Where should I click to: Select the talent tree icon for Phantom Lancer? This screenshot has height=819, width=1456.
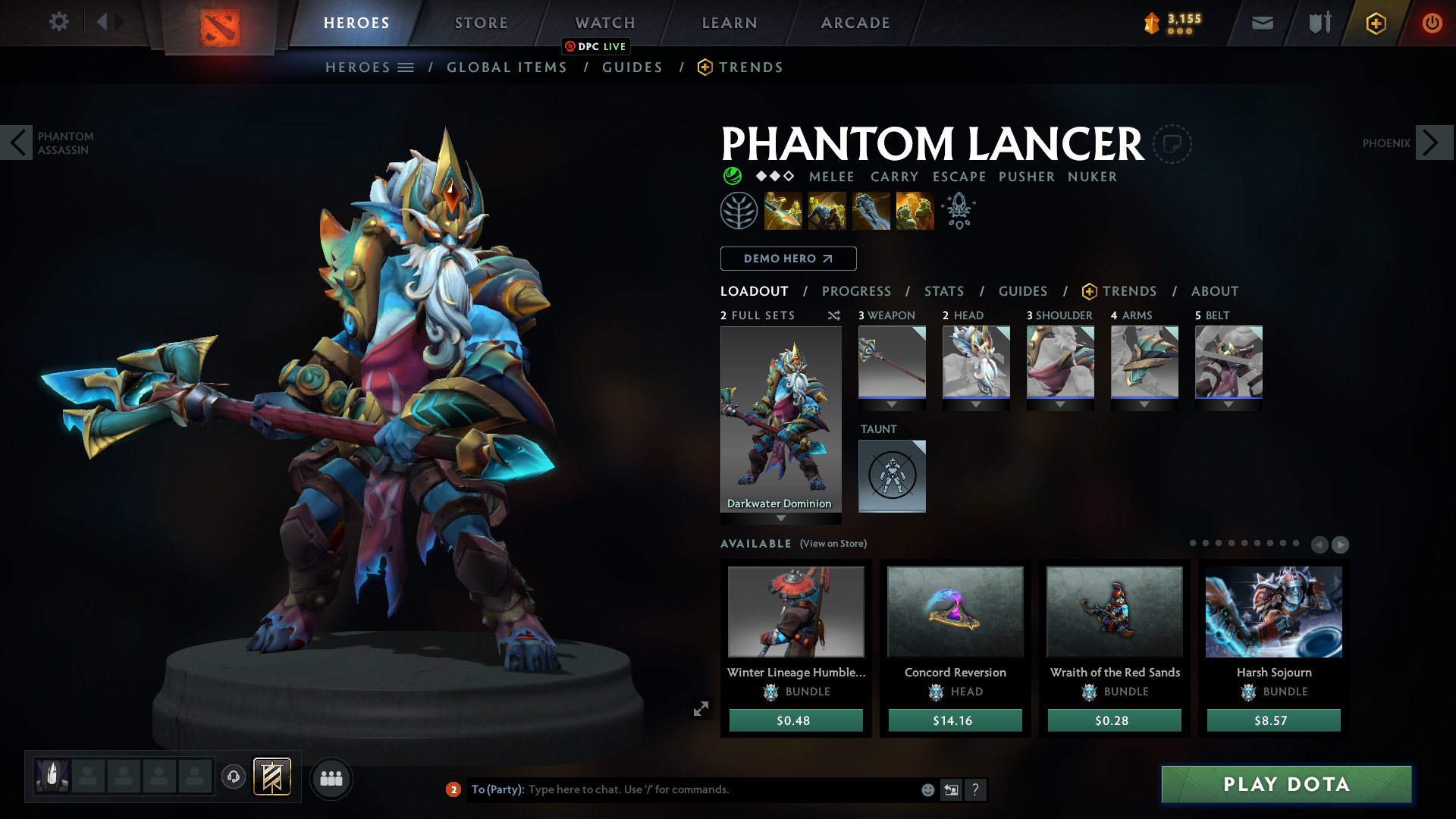(739, 210)
